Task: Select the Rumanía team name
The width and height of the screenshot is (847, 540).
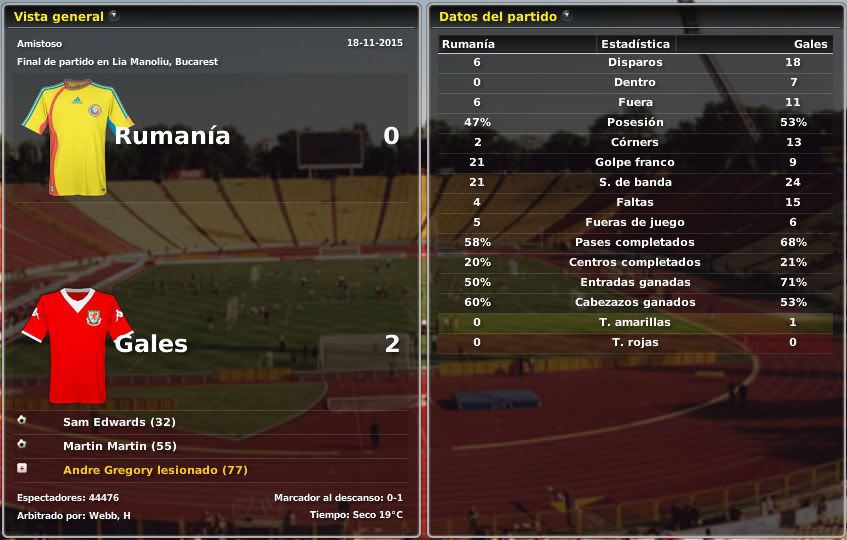Action: pyautogui.click(x=172, y=136)
